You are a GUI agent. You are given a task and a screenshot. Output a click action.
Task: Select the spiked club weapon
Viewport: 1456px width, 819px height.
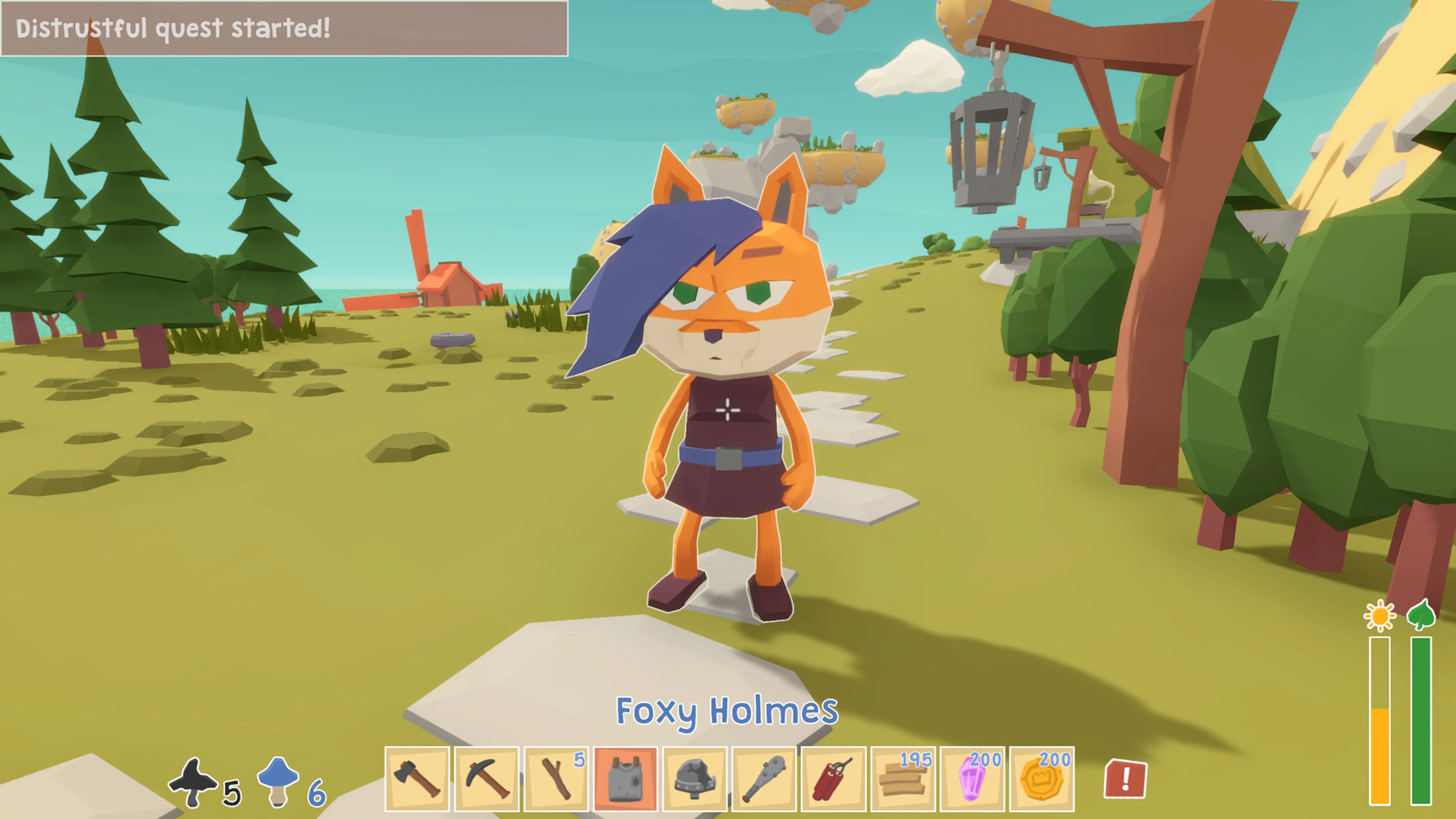coord(764,778)
